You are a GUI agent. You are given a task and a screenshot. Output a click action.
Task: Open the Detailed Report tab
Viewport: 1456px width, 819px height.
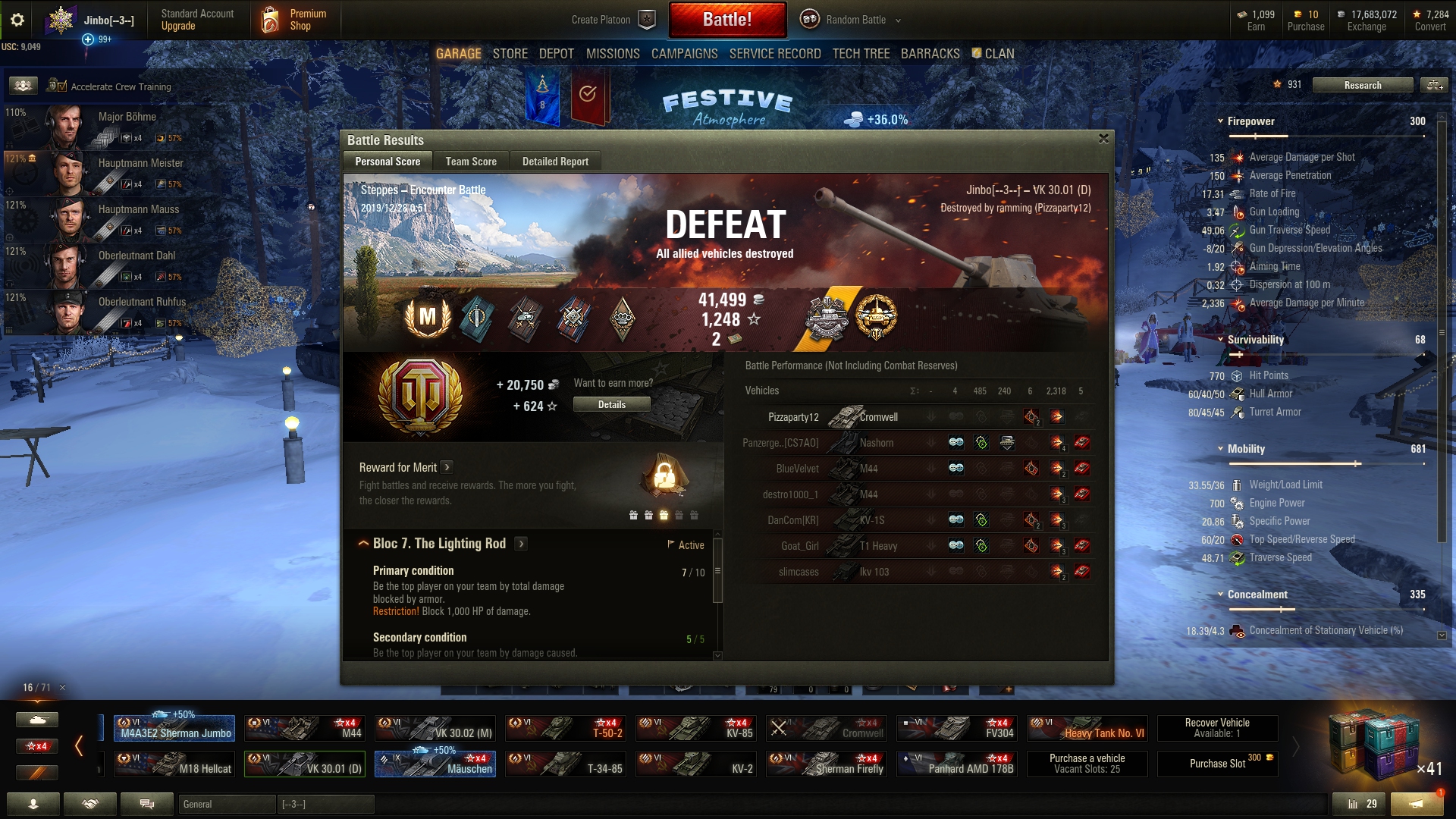point(555,162)
